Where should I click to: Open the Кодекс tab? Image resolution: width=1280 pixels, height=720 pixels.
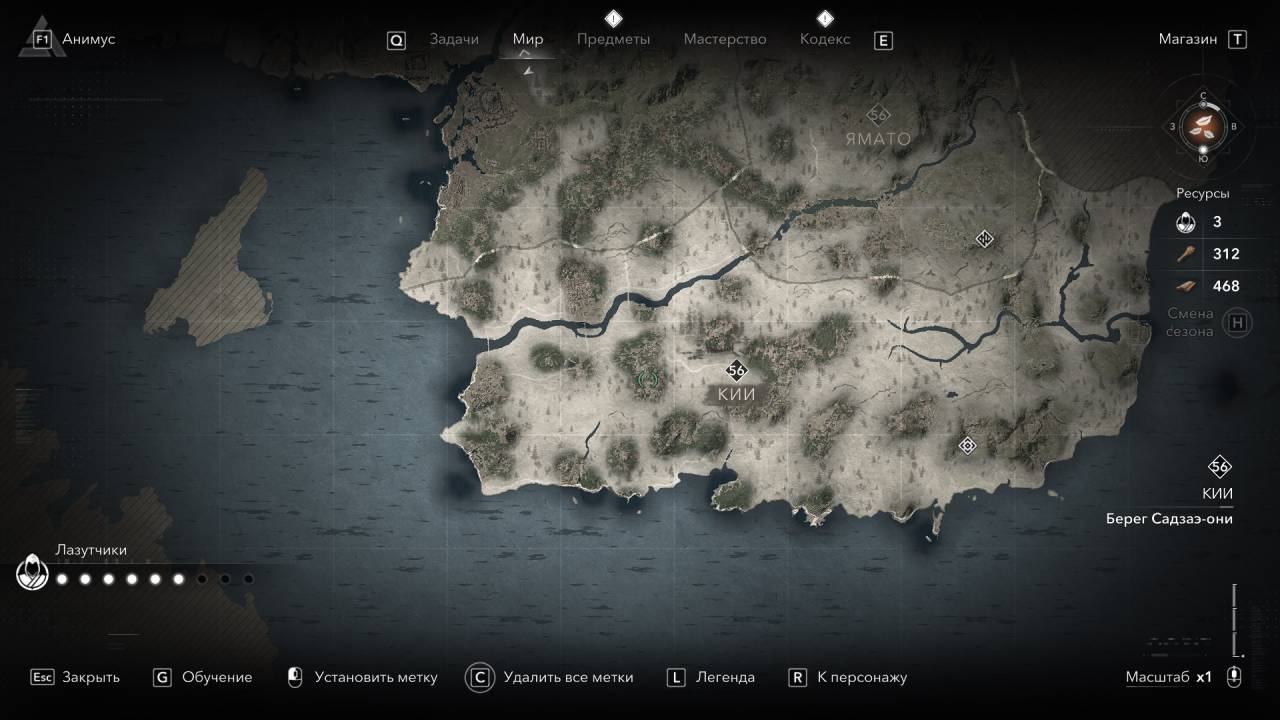[825, 39]
